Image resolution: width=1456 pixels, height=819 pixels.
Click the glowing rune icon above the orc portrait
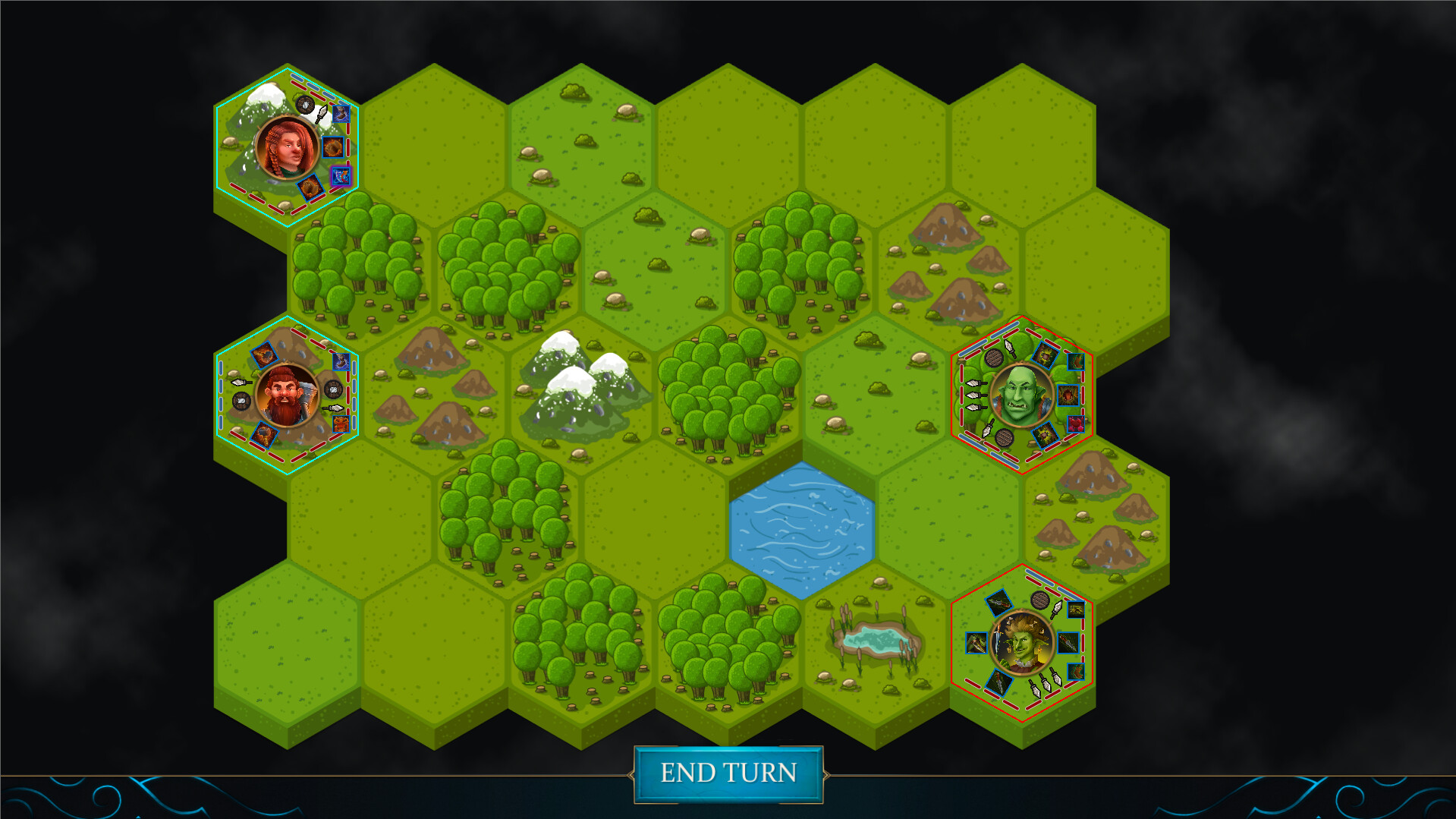tap(1045, 356)
